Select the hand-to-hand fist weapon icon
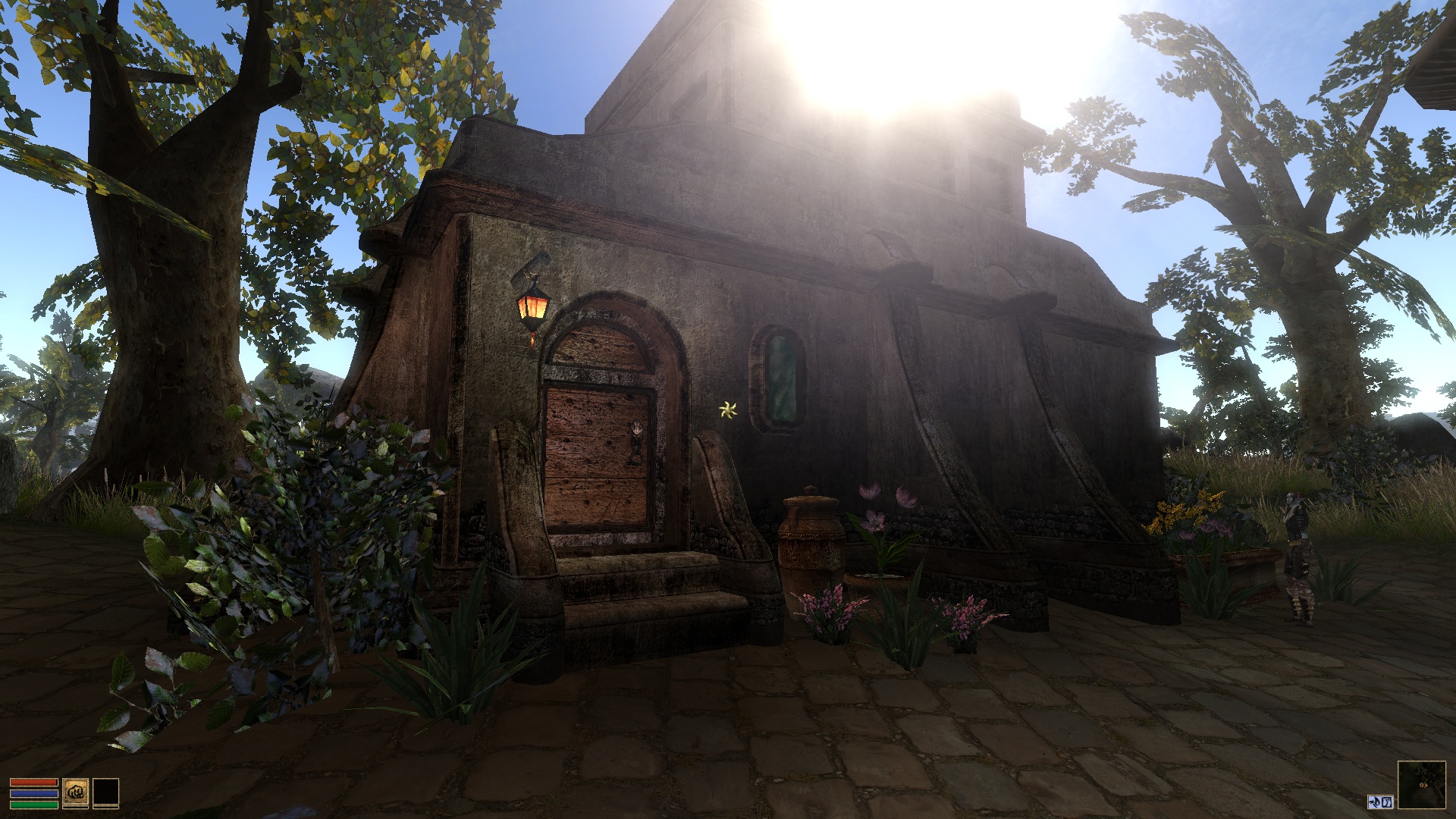The image size is (1456, 819). (76, 792)
